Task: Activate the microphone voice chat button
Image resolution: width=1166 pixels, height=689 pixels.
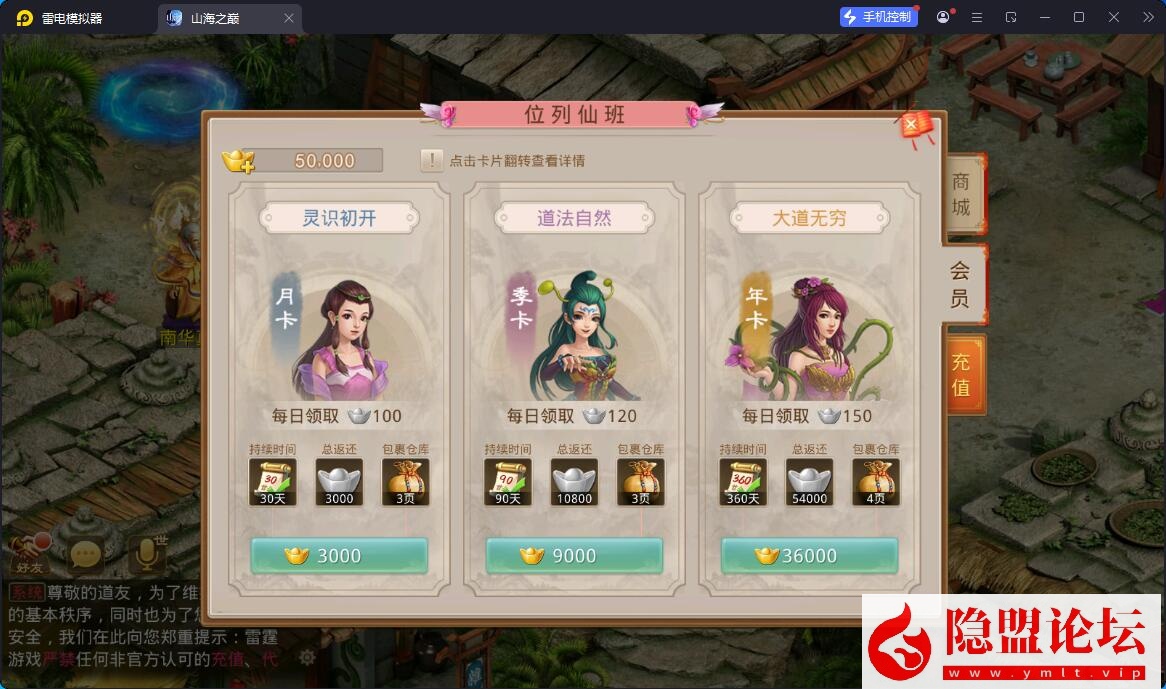Action: 146,553
